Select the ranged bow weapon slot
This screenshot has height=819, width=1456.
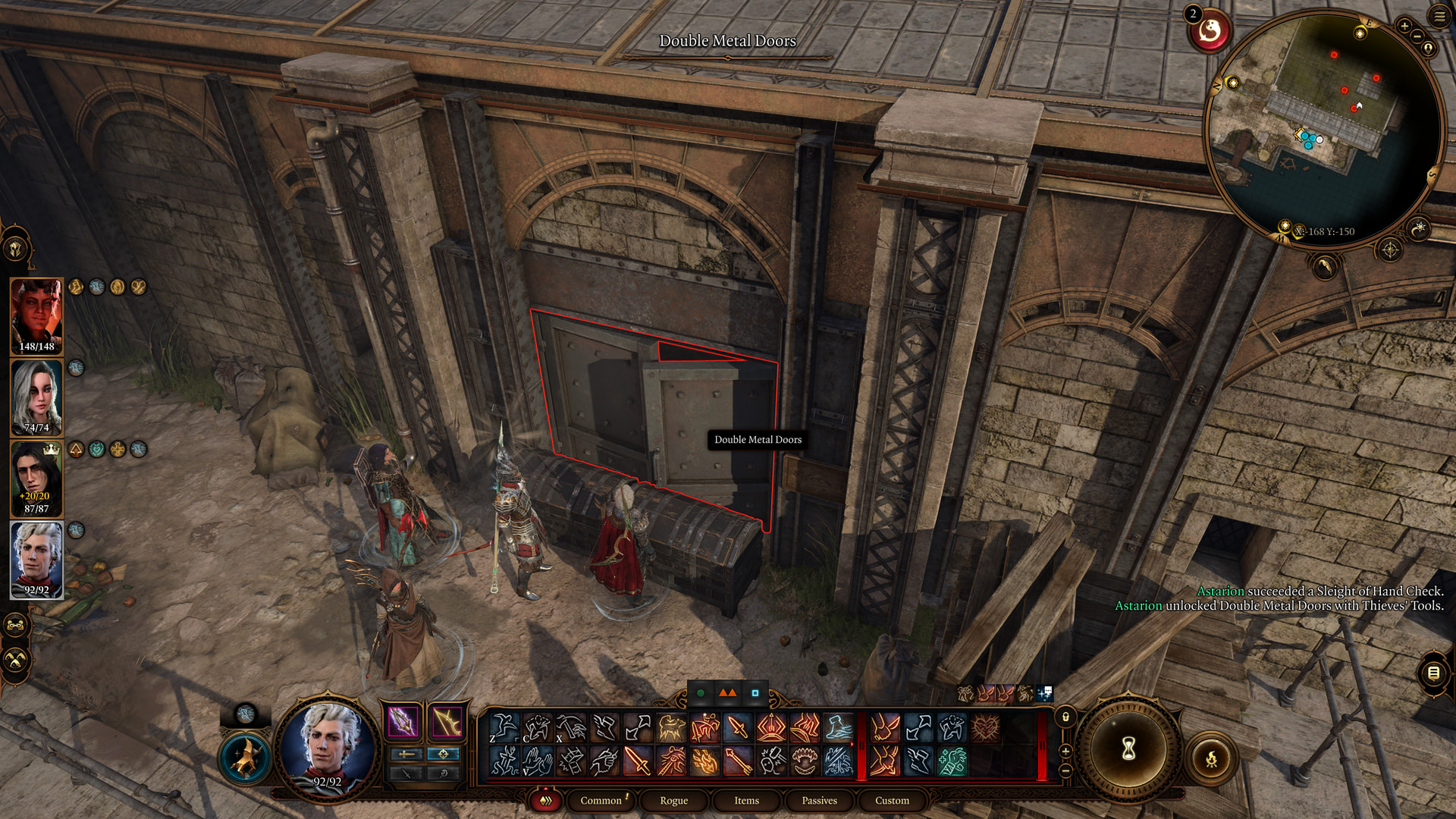pyautogui.click(x=447, y=721)
